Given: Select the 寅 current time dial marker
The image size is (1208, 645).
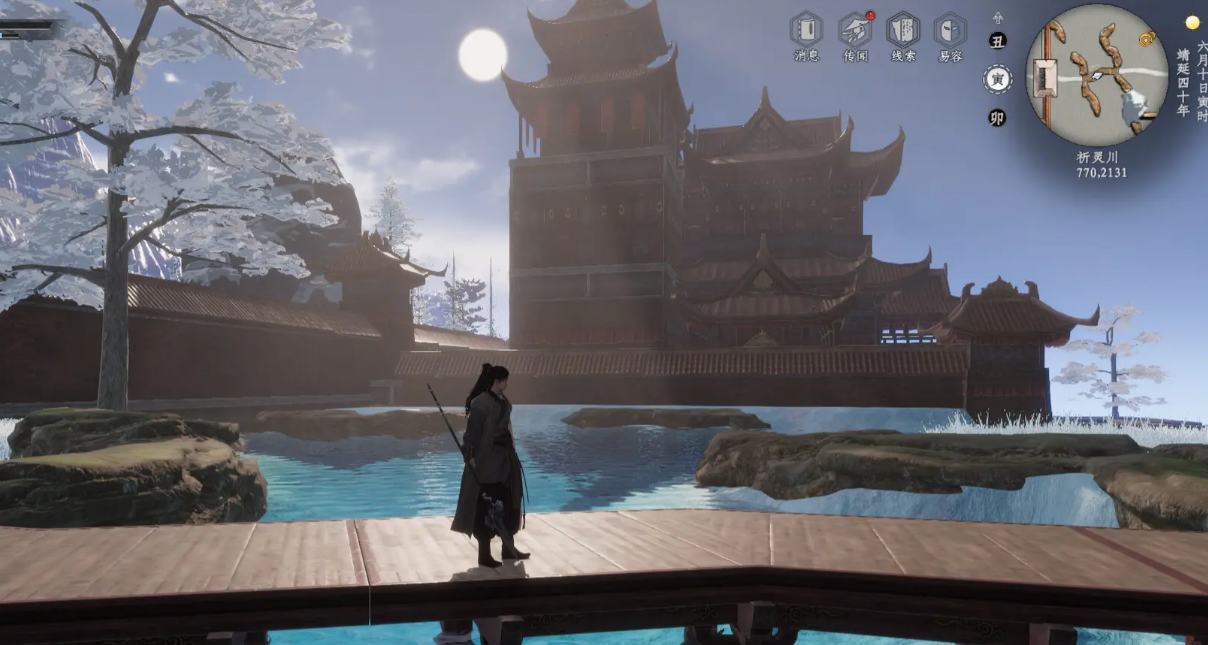Looking at the screenshot, I should [x=997, y=79].
